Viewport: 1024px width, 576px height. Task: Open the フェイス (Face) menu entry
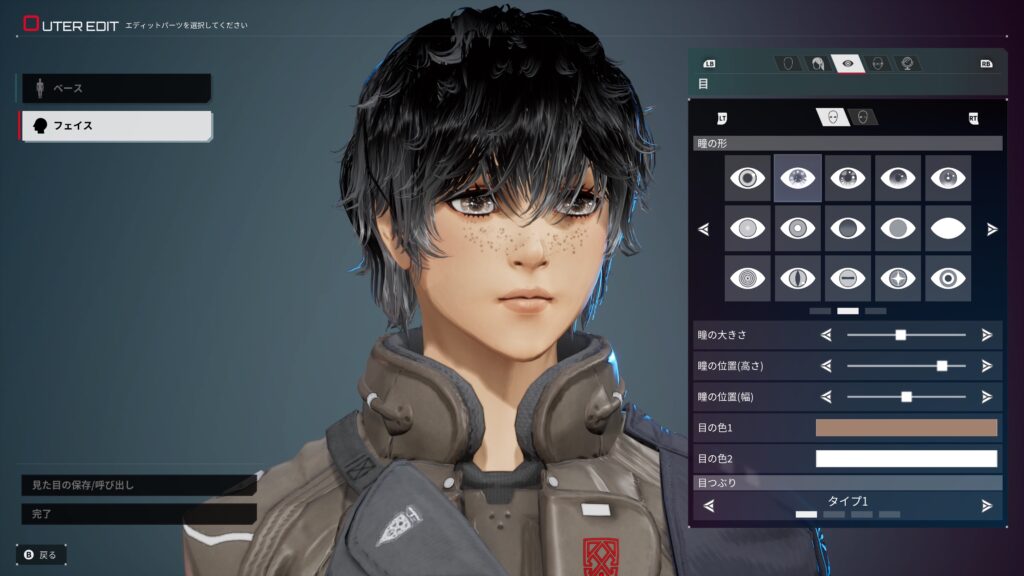coord(115,126)
